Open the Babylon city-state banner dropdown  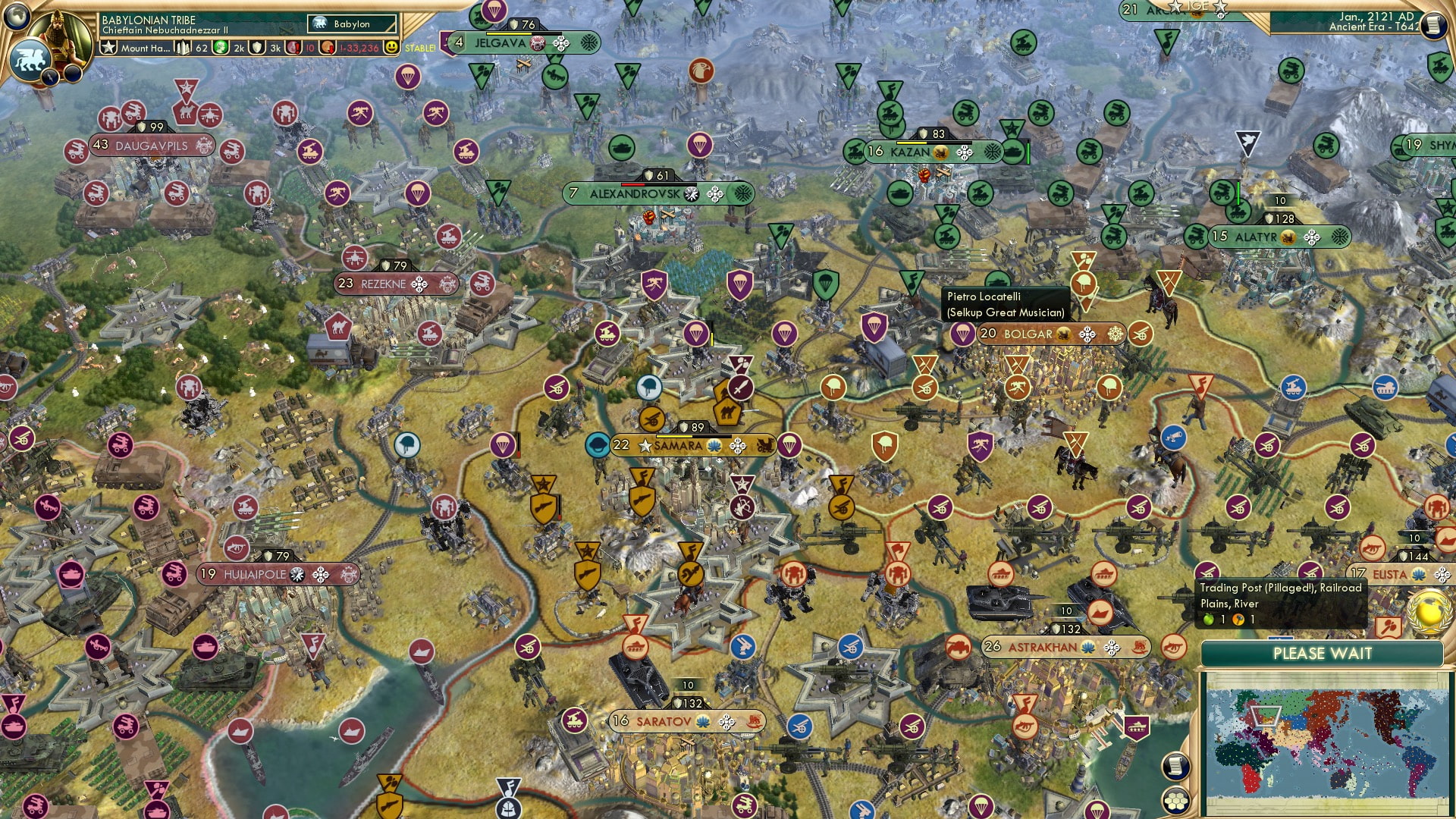353,24
